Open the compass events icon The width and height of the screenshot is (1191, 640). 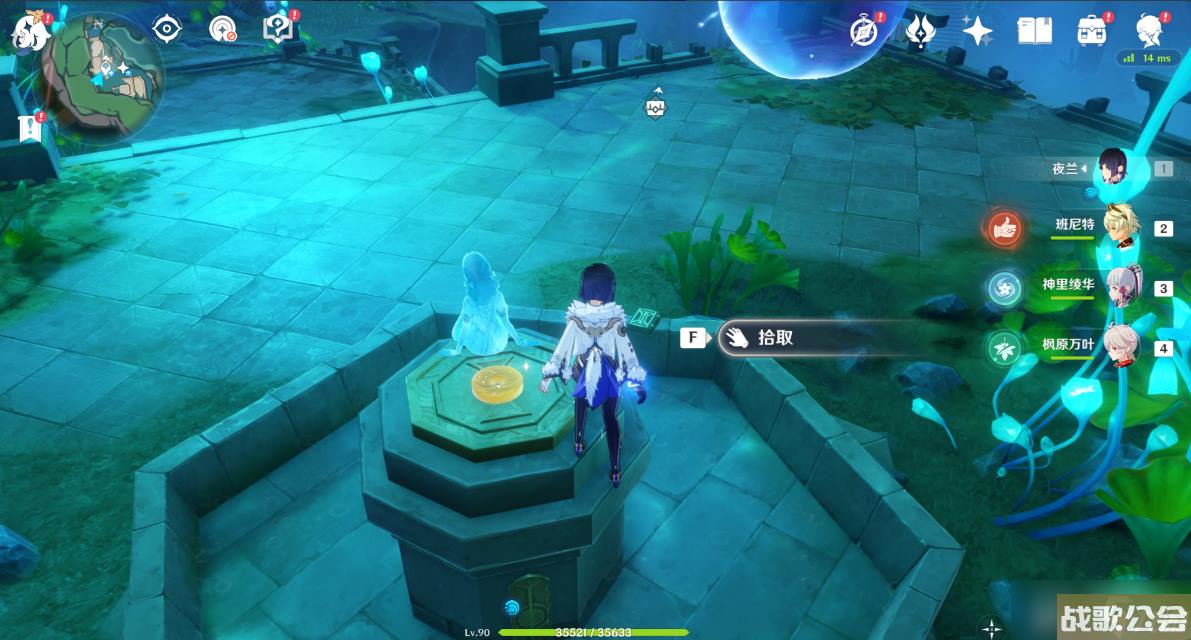(863, 31)
